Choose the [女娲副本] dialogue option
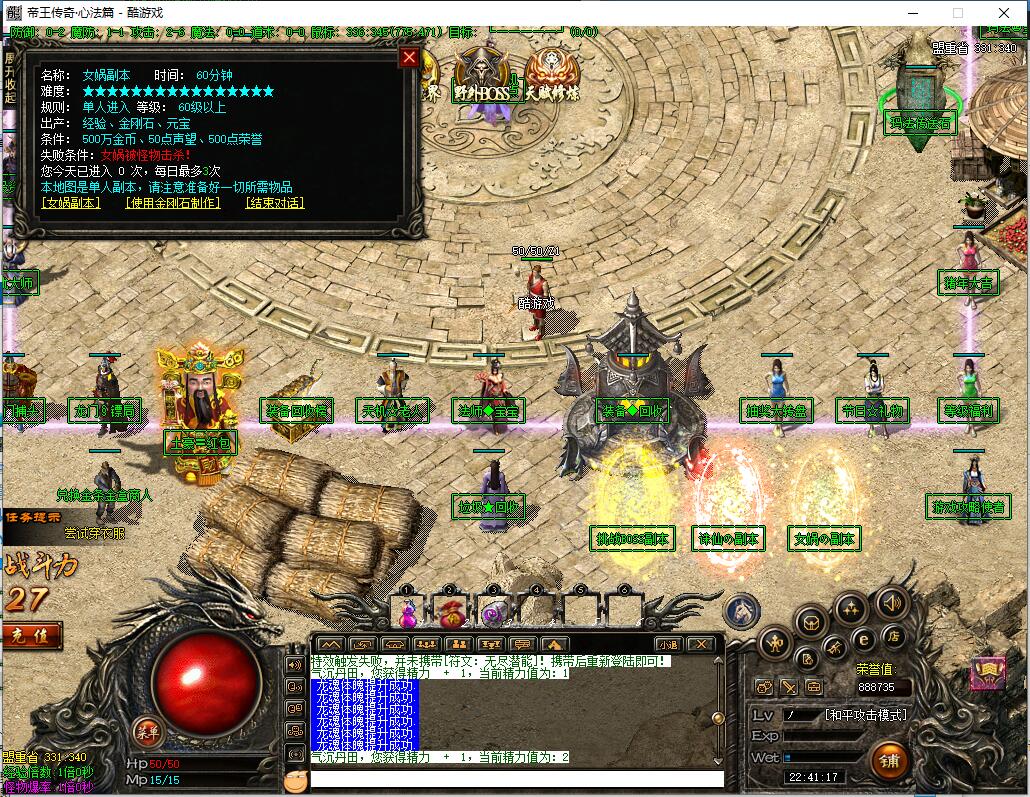The width and height of the screenshot is (1030, 797). click(71, 203)
